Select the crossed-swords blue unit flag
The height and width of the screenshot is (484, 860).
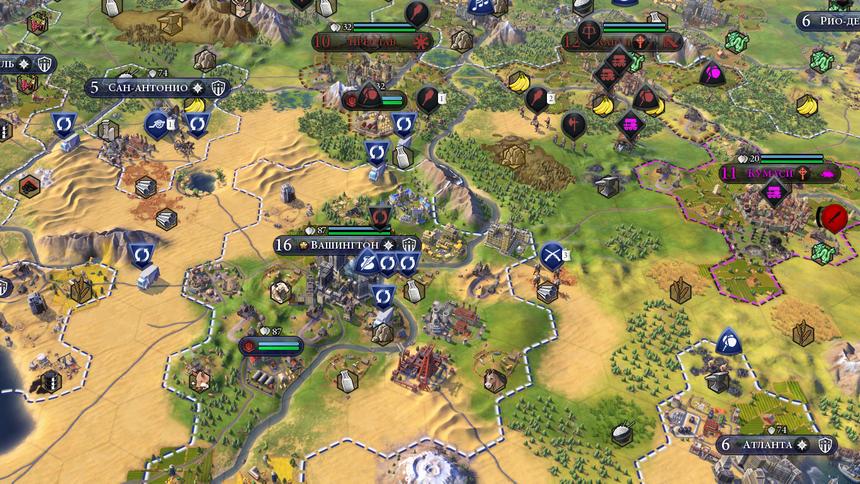551,255
